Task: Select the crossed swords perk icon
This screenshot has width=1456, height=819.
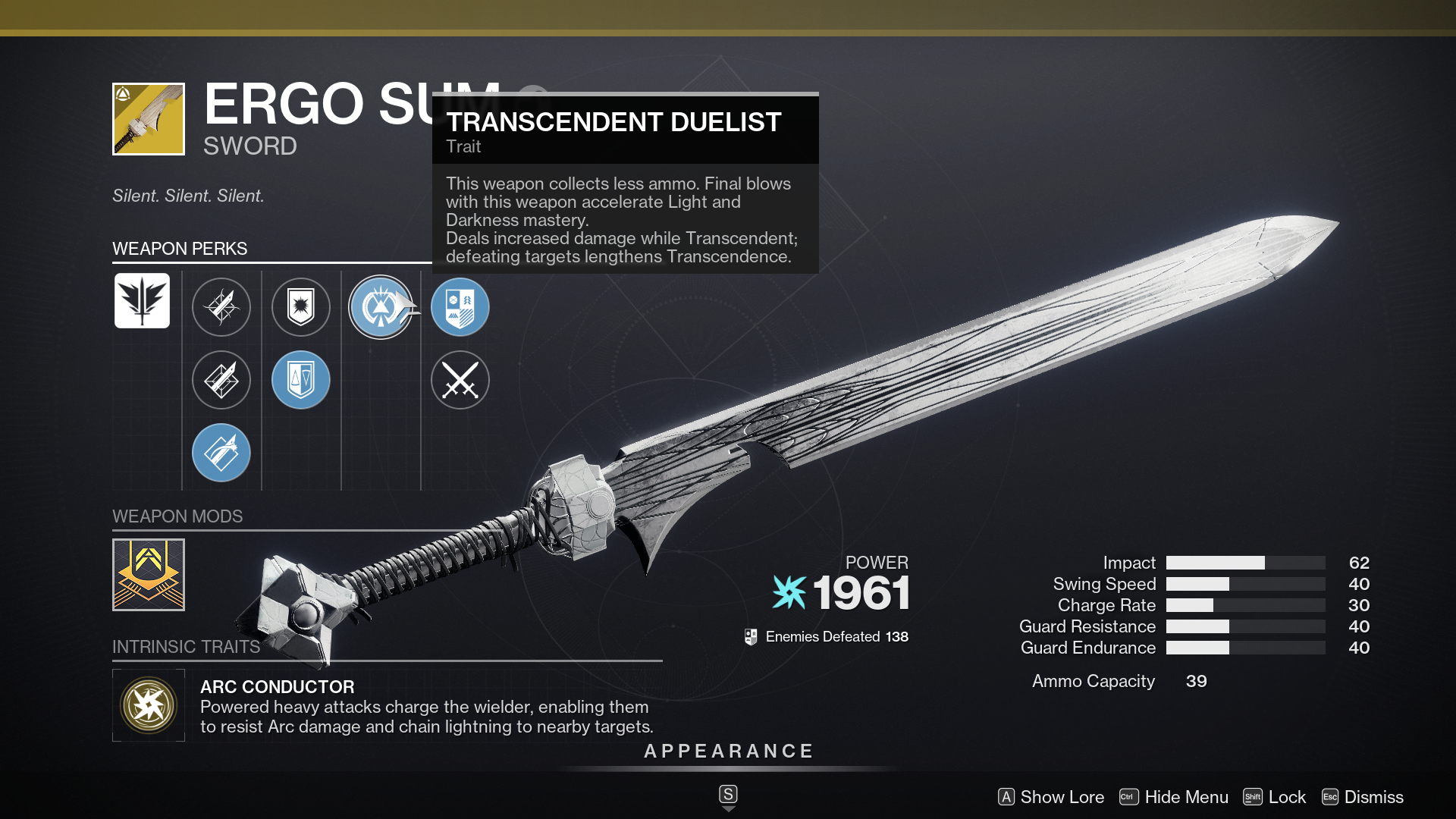Action: click(460, 380)
